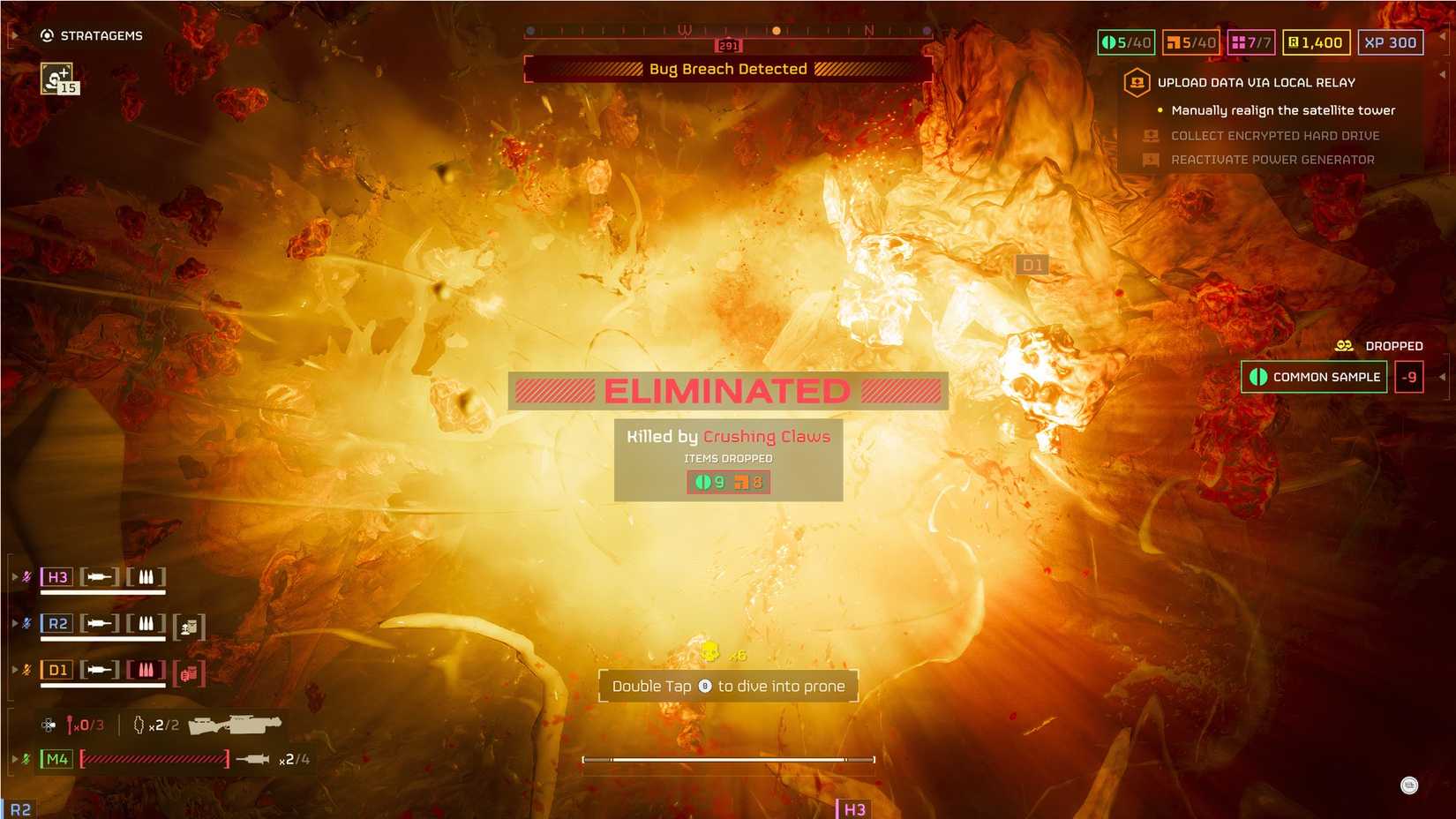Mute teammate R2's microphone
Screen dimensions: 1456x819
click(26, 623)
